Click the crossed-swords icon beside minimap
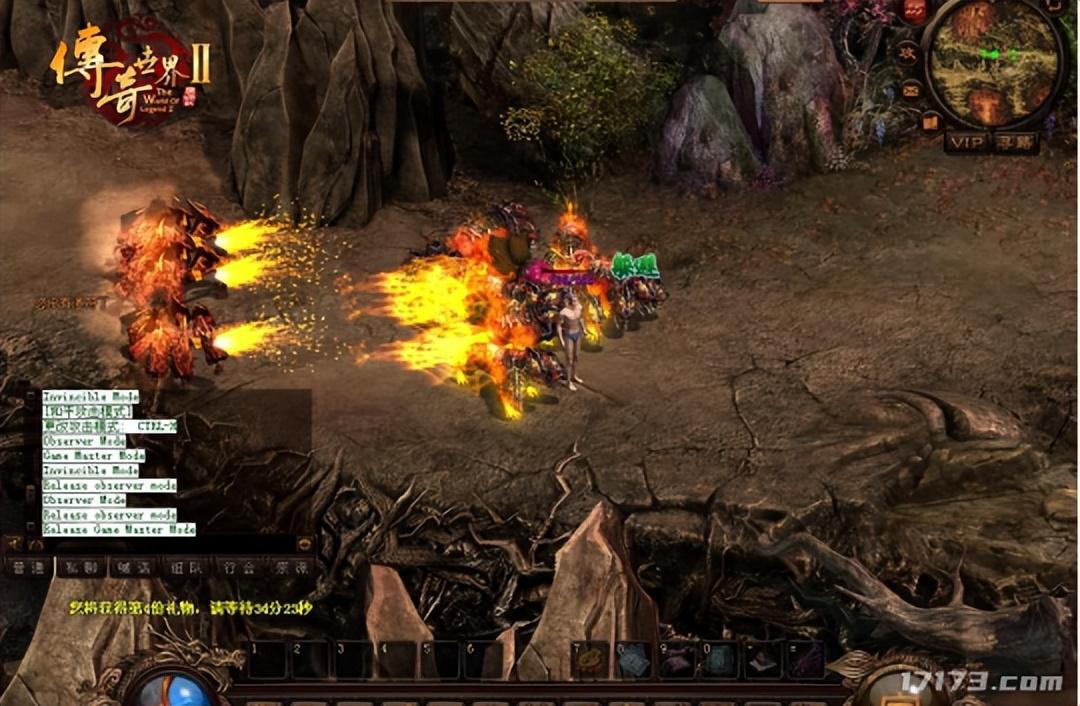The width and height of the screenshot is (1080, 706). point(907,52)
